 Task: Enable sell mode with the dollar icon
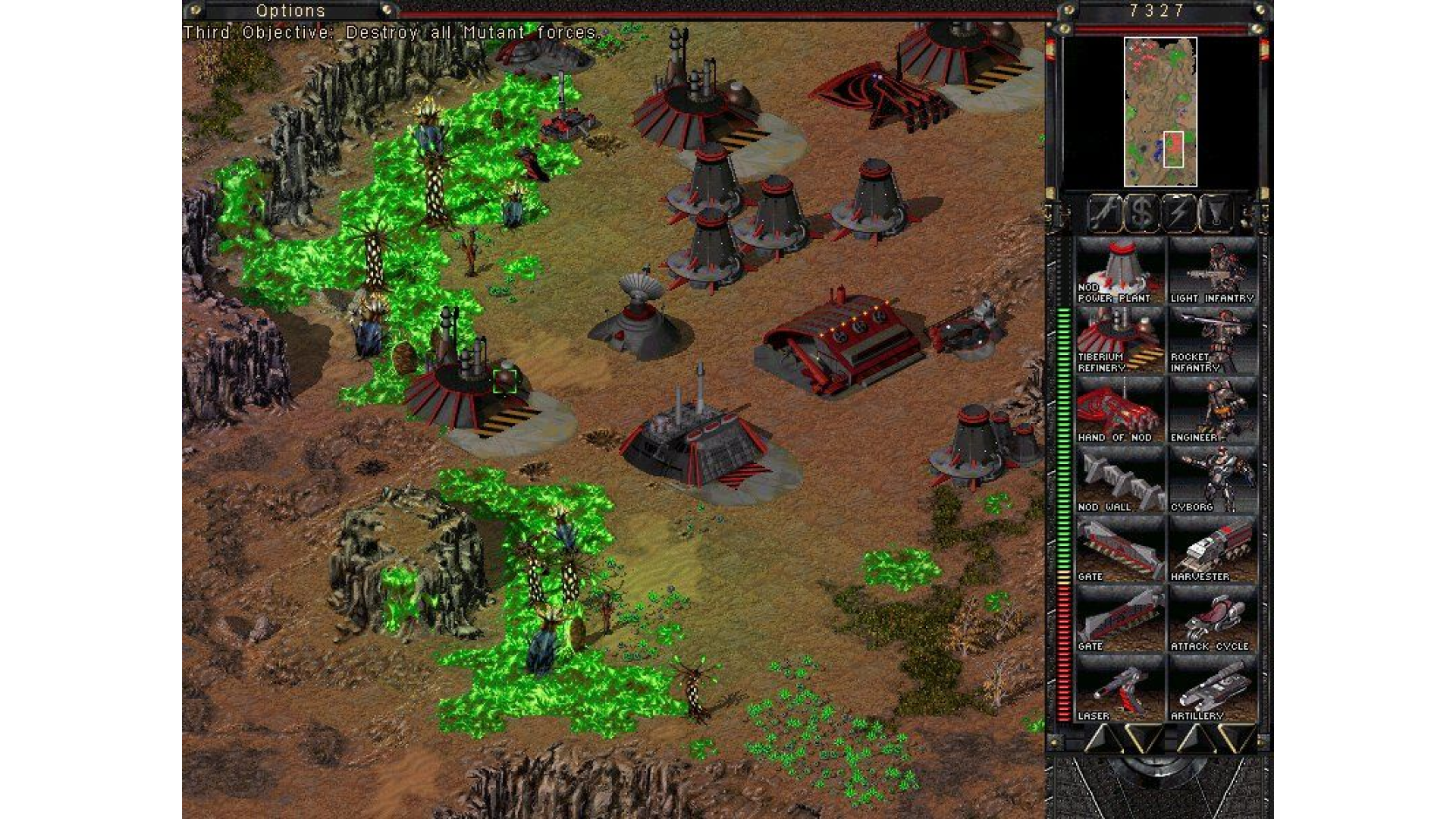pyautogui.click(x=1141, y=213)
